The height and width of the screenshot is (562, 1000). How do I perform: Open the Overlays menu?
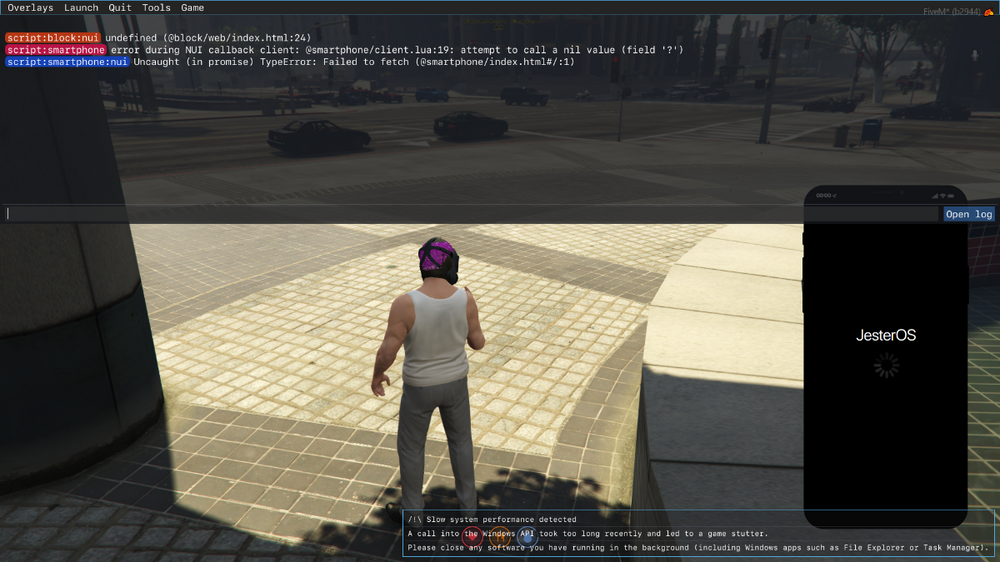tap(30, 8)
